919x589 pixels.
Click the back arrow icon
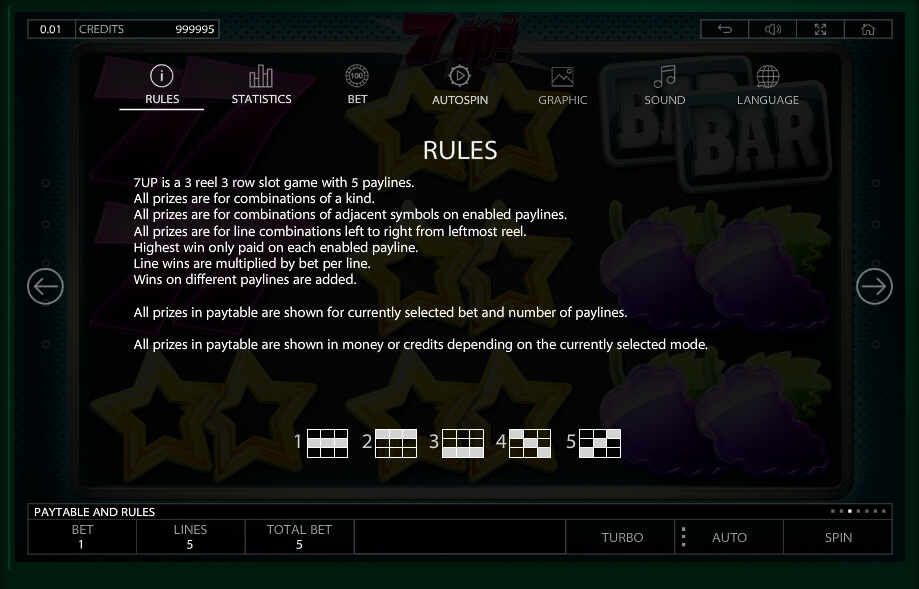(x=725, y=29)
